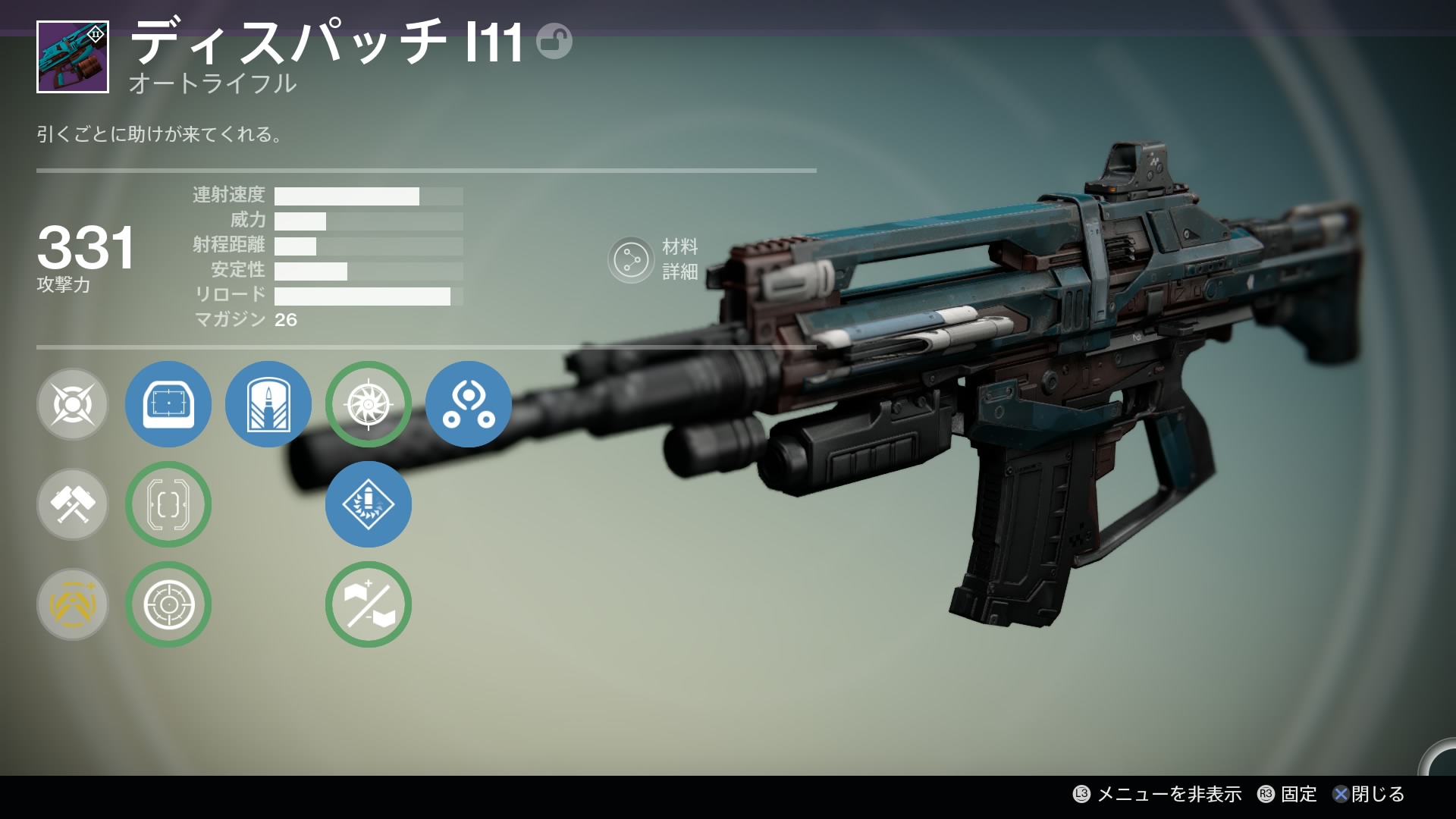Activate the green-ringed spoked wheel perk
This screenshot has width=1456, height=819.
point(369,404)
